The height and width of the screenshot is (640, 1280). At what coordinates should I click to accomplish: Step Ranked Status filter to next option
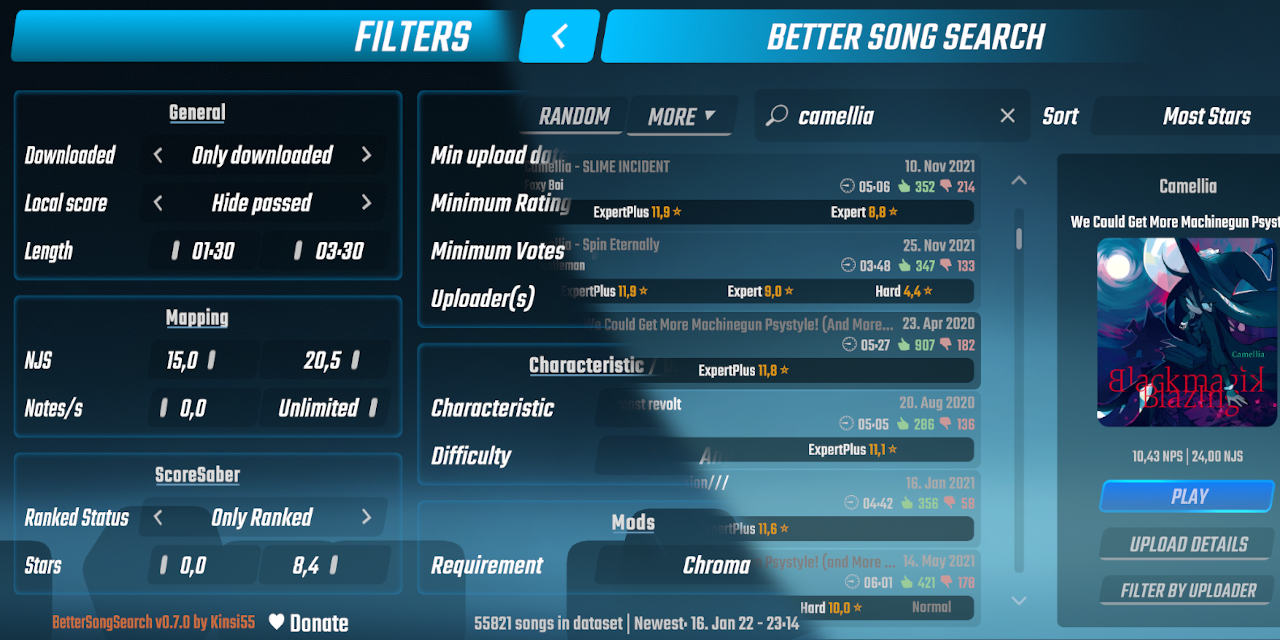[366, 518]
